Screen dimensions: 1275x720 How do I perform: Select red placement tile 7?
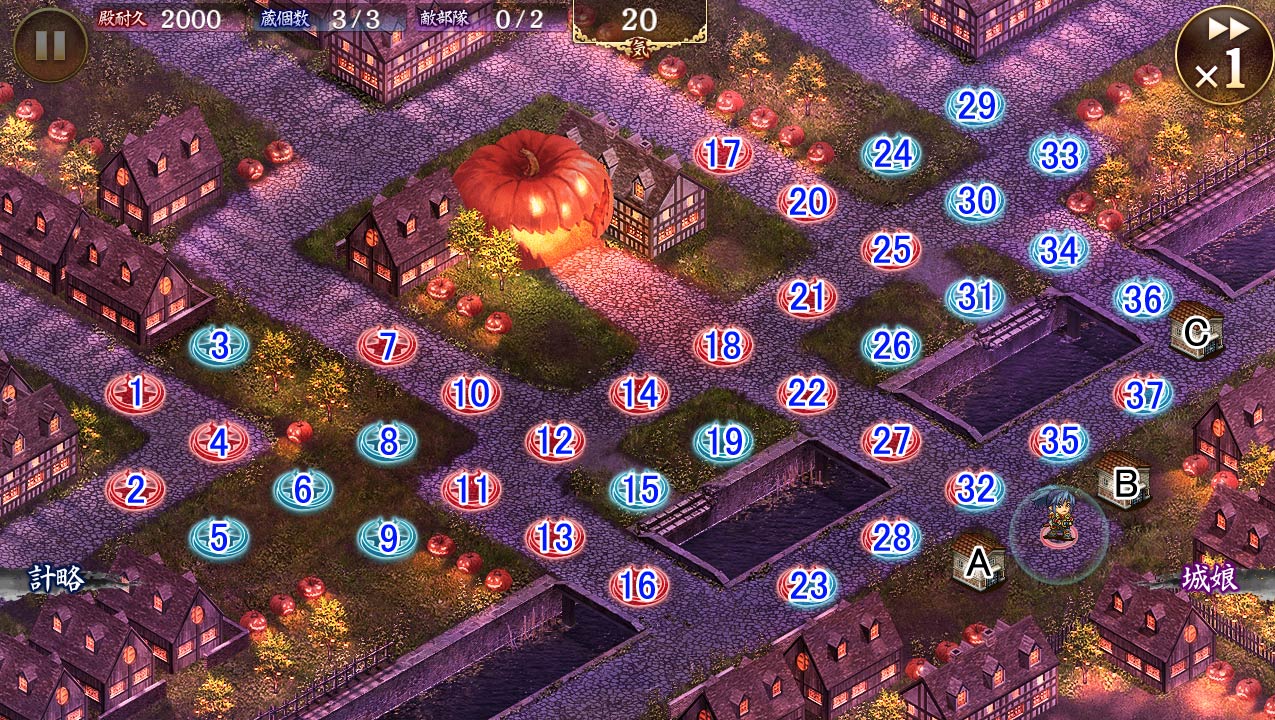tap(387, 346)
